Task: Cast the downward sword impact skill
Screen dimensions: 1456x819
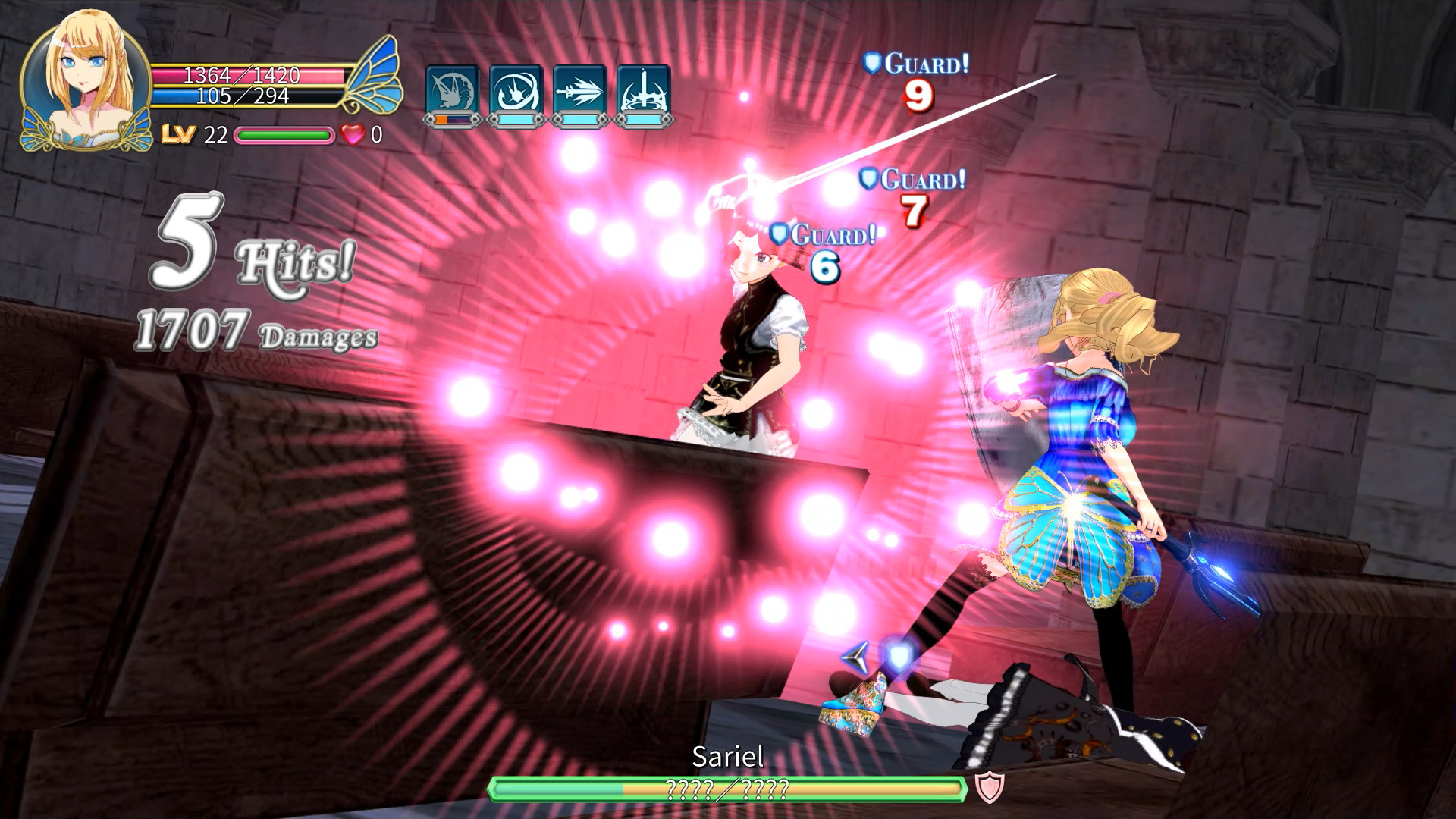Action: [643, 93]
